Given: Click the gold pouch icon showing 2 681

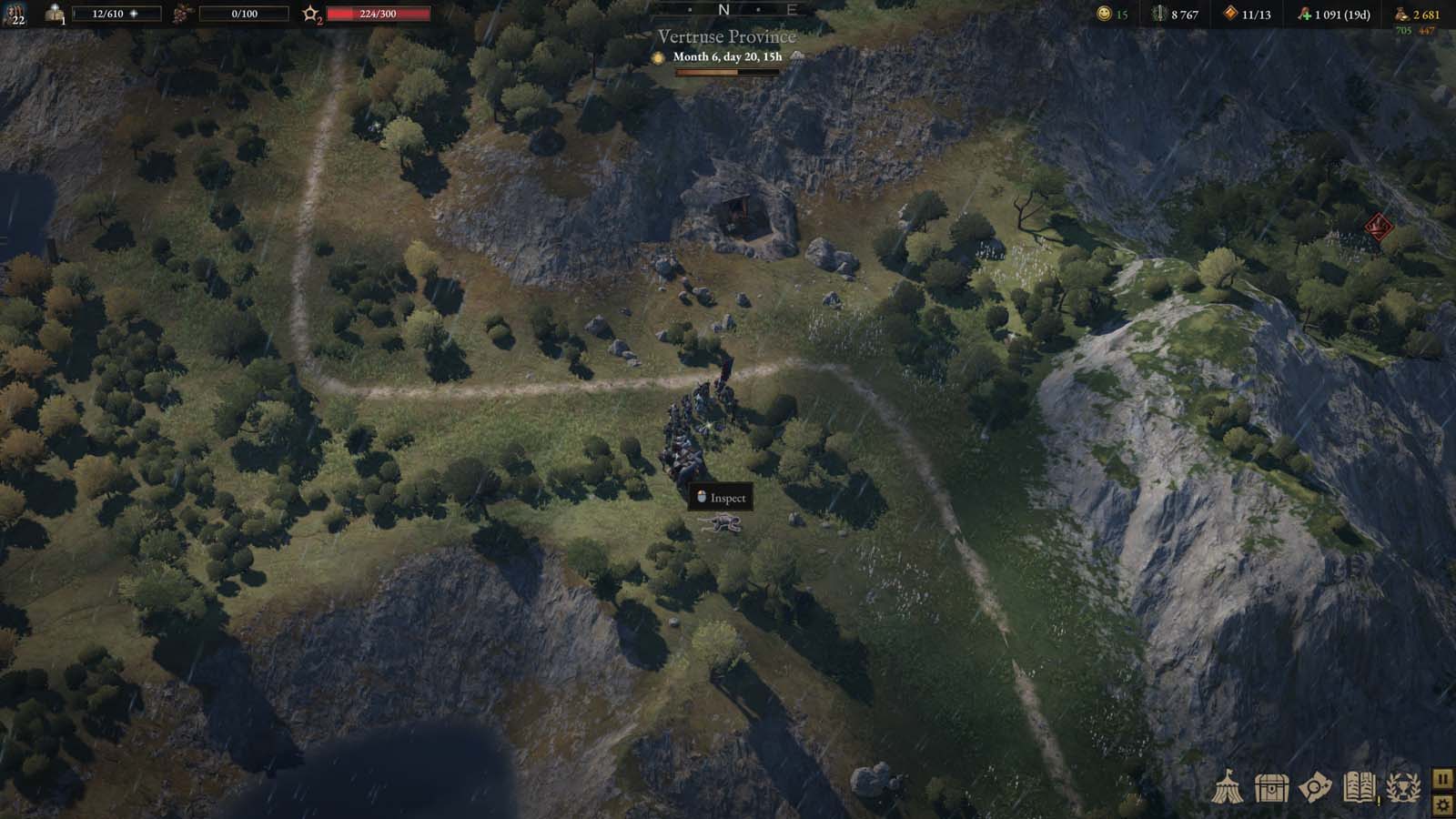Looking at the screenshot, I should (1401, 14).
